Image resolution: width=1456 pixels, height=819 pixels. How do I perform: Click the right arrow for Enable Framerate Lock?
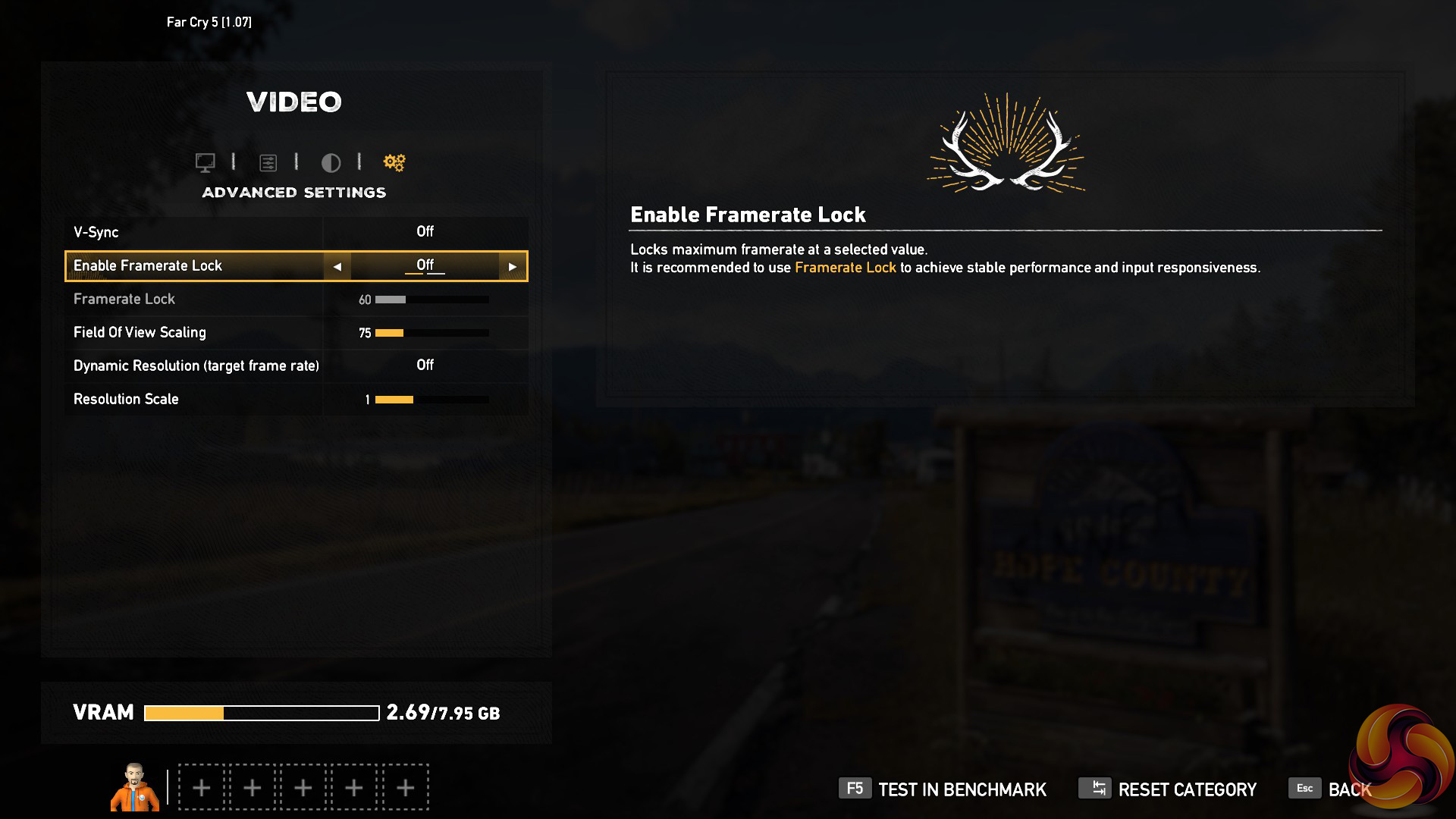pos(513,267)
